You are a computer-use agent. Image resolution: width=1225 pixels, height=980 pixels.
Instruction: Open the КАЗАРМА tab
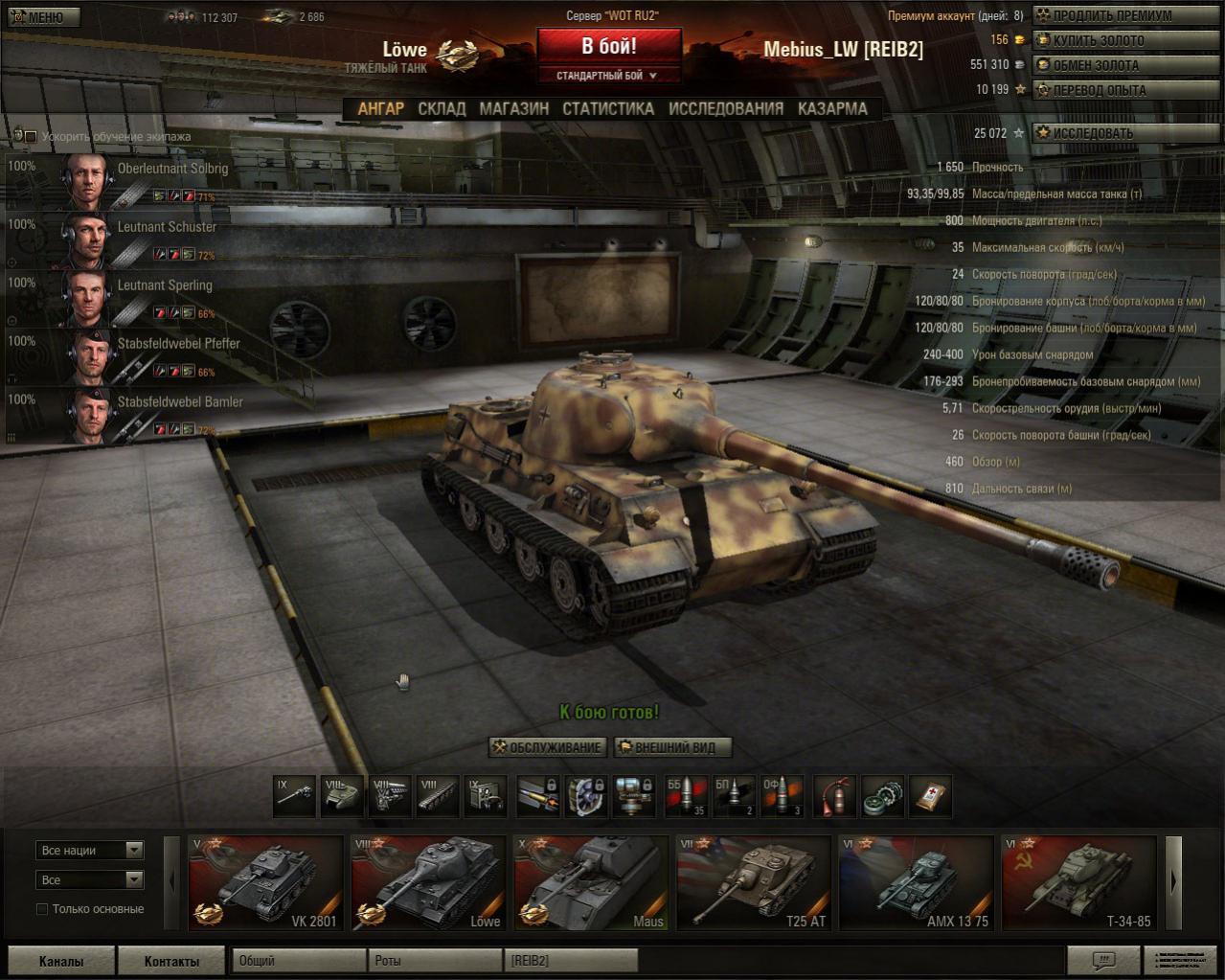832,109
